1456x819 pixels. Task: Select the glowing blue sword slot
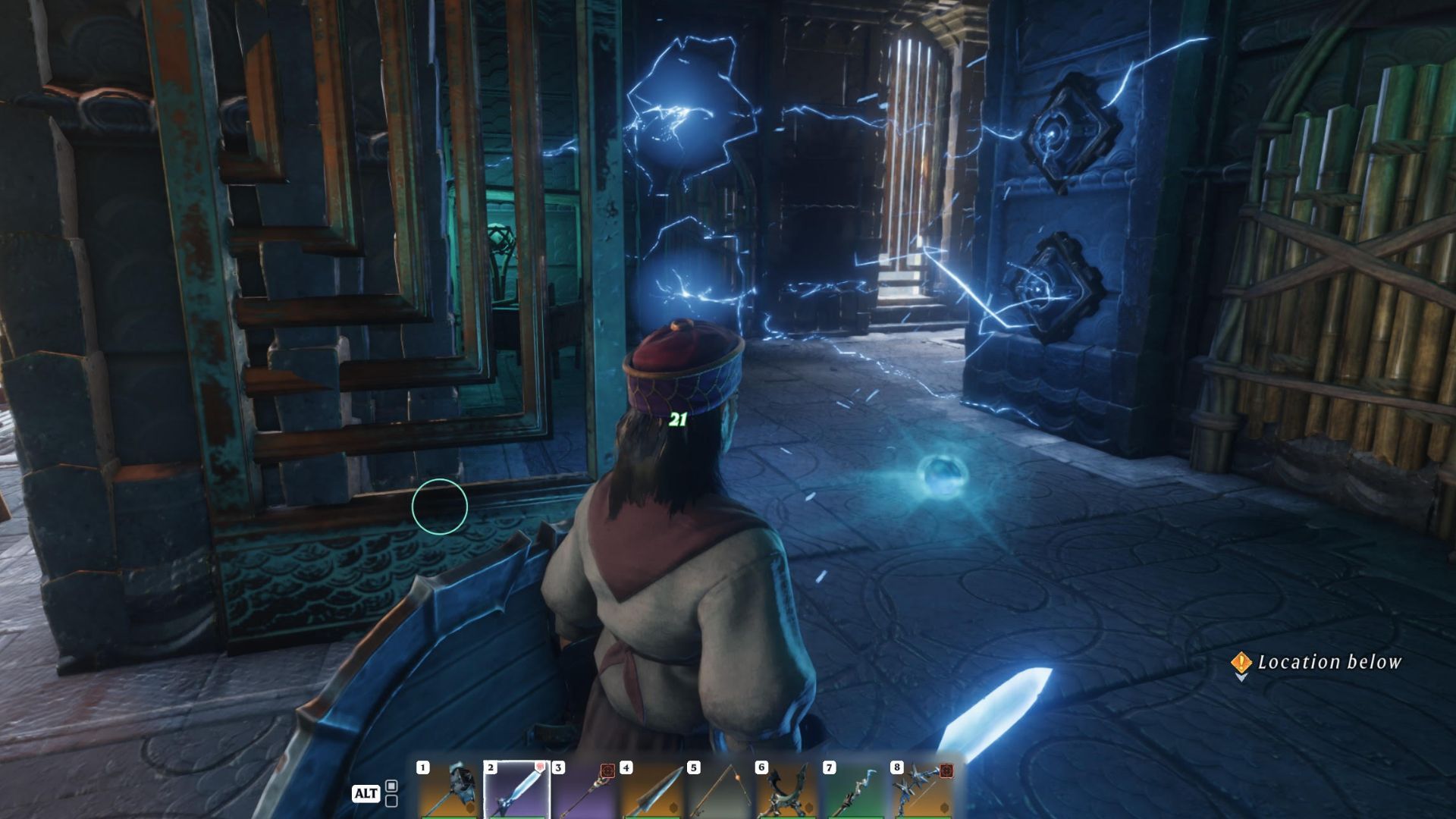click(x=516, y=790)
